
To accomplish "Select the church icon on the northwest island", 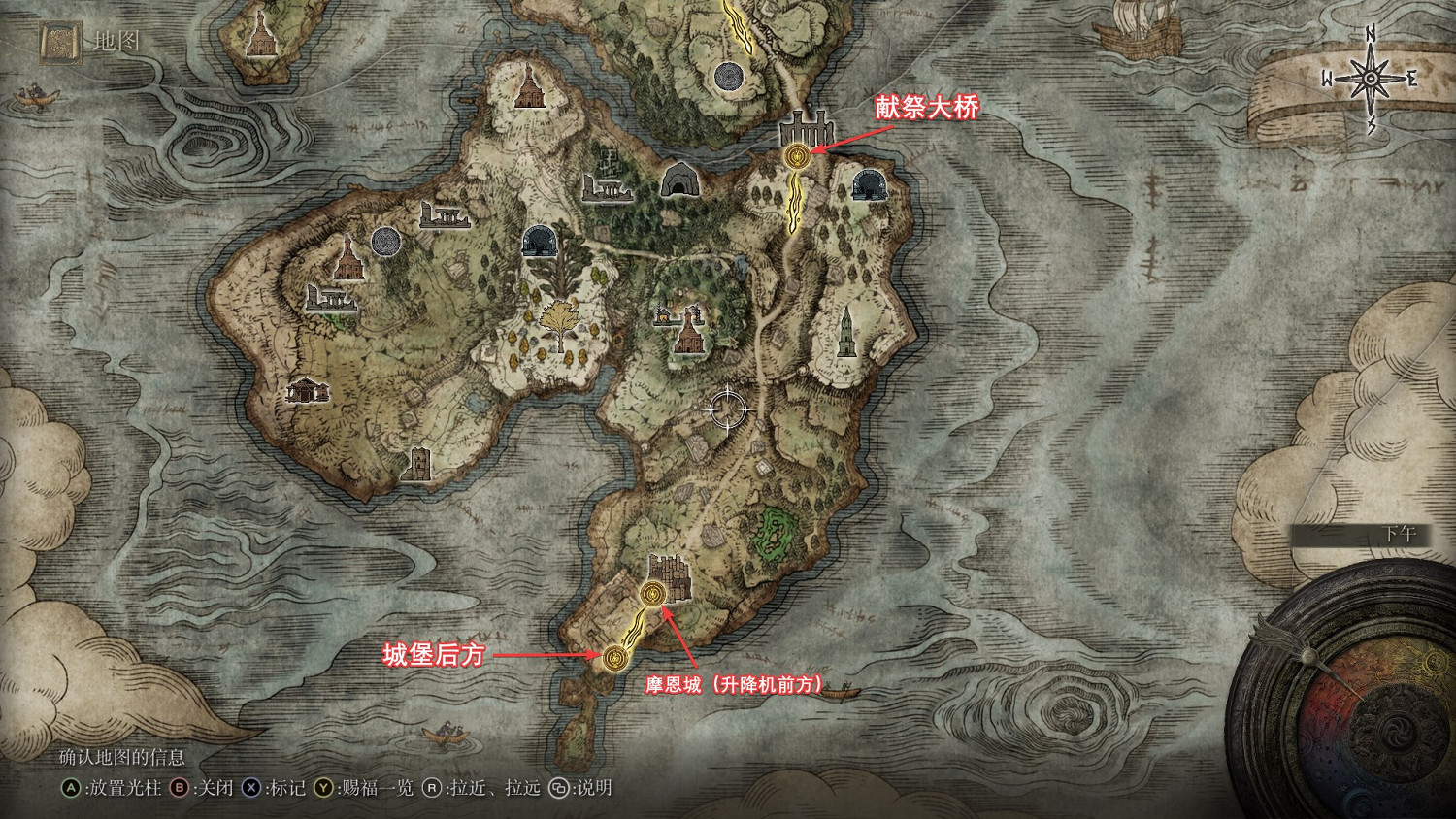I will [x=259, y=41].
